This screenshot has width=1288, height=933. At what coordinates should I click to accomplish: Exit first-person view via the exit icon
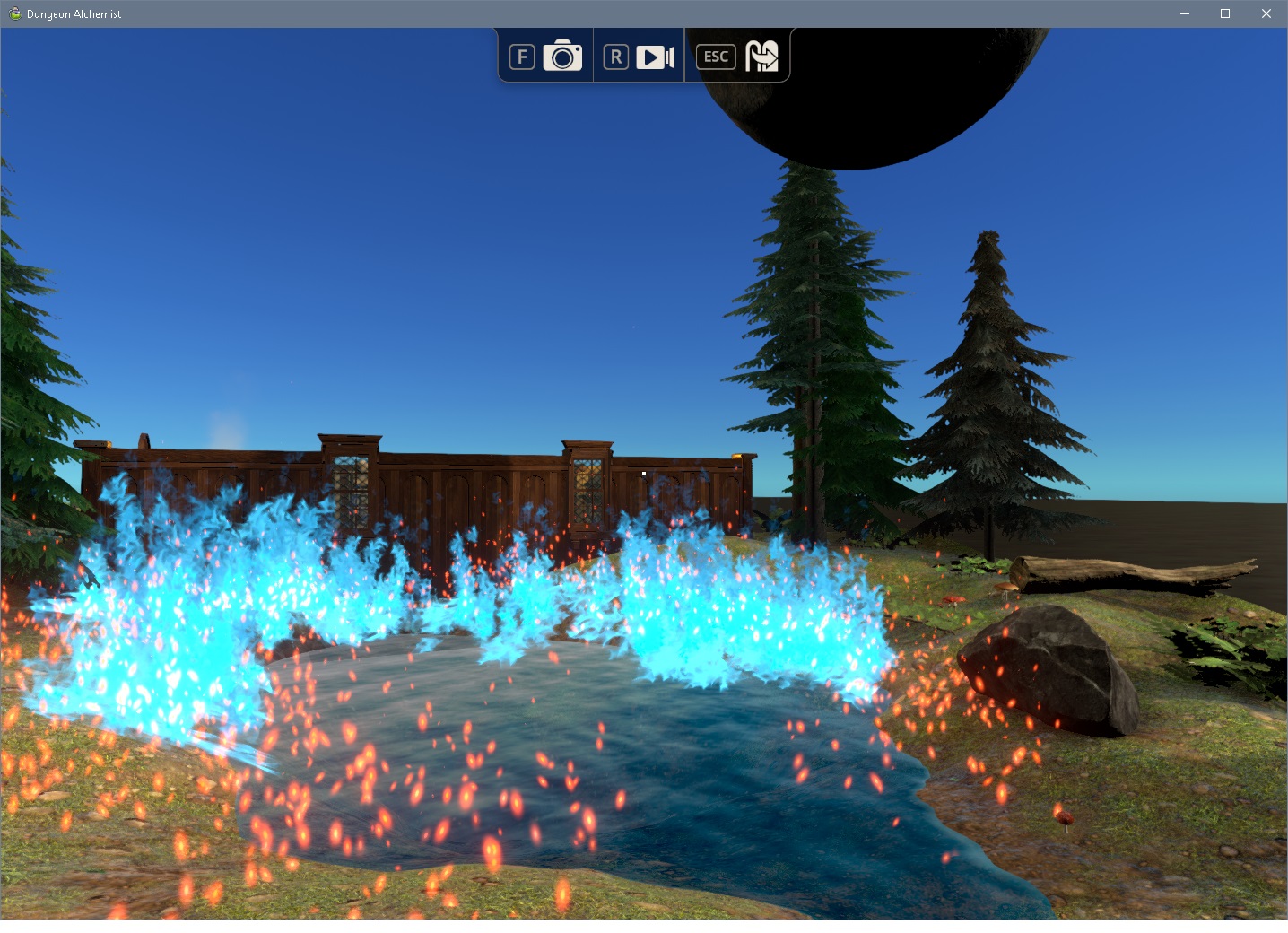761,57
